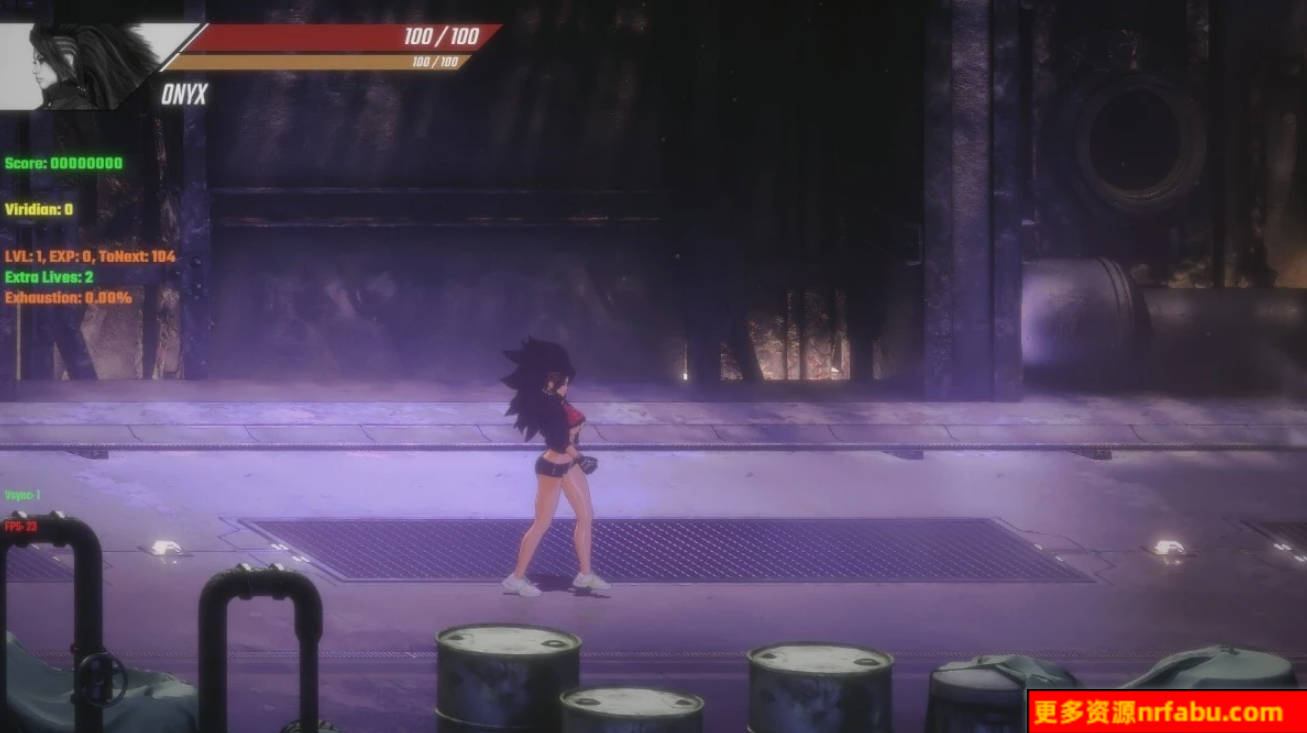Toggle the LVL experience display
This screenshot has width=1307, height=733.
pyautogui.click(x=88, y=256)
